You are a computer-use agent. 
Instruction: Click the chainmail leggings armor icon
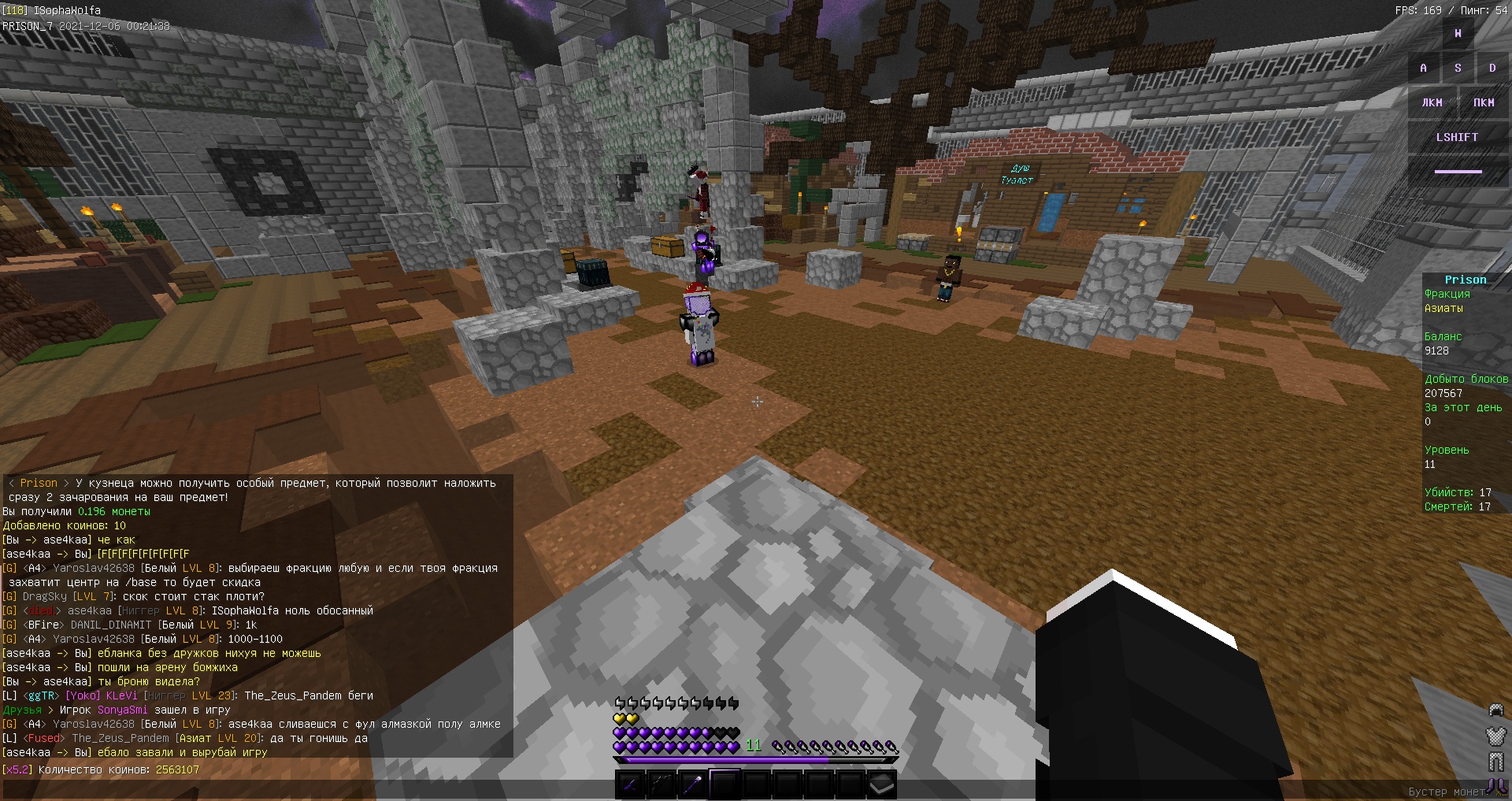(x=1495, y=761)
